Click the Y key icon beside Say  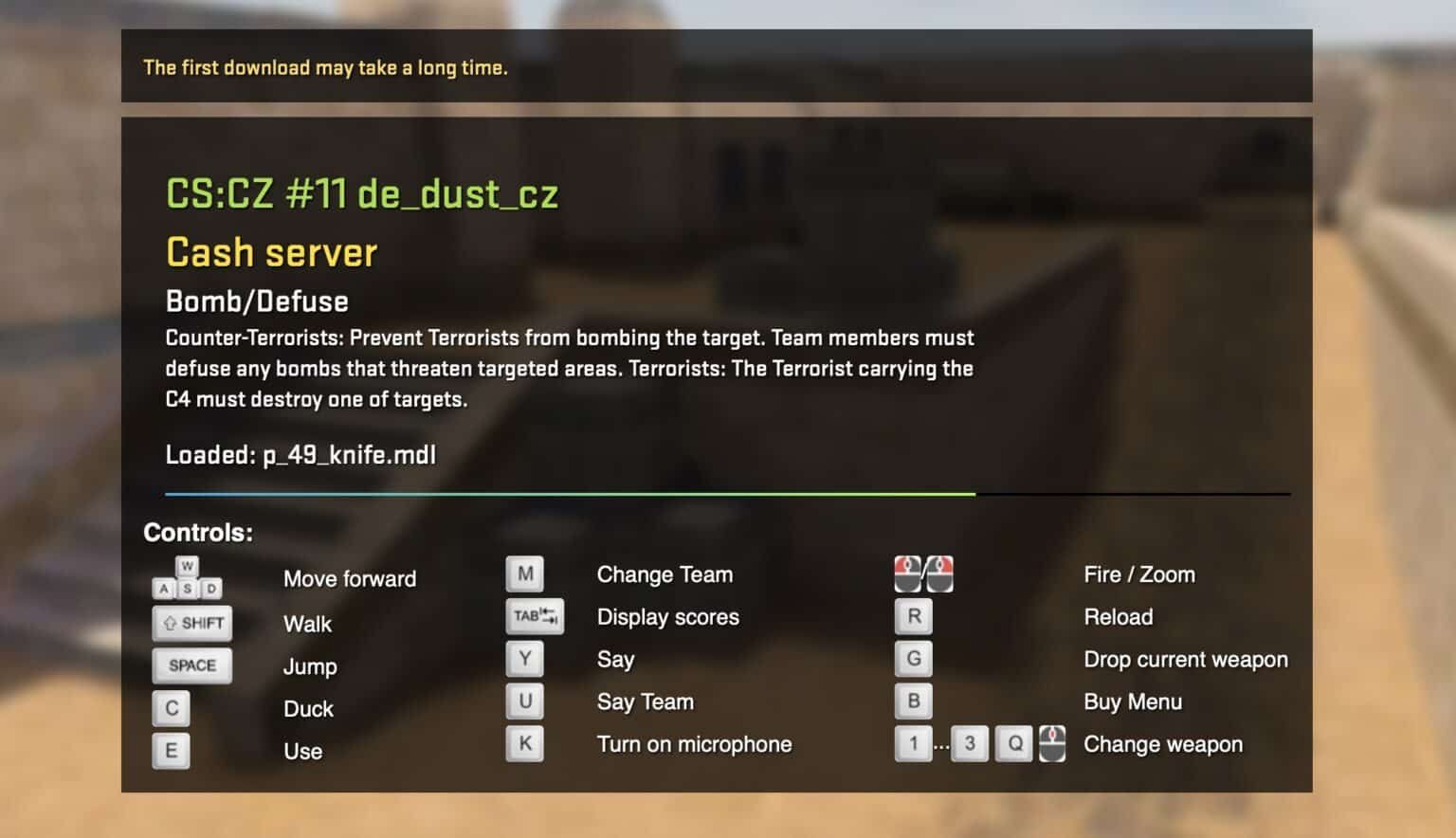pyautogui.click(x=525, y=658)
